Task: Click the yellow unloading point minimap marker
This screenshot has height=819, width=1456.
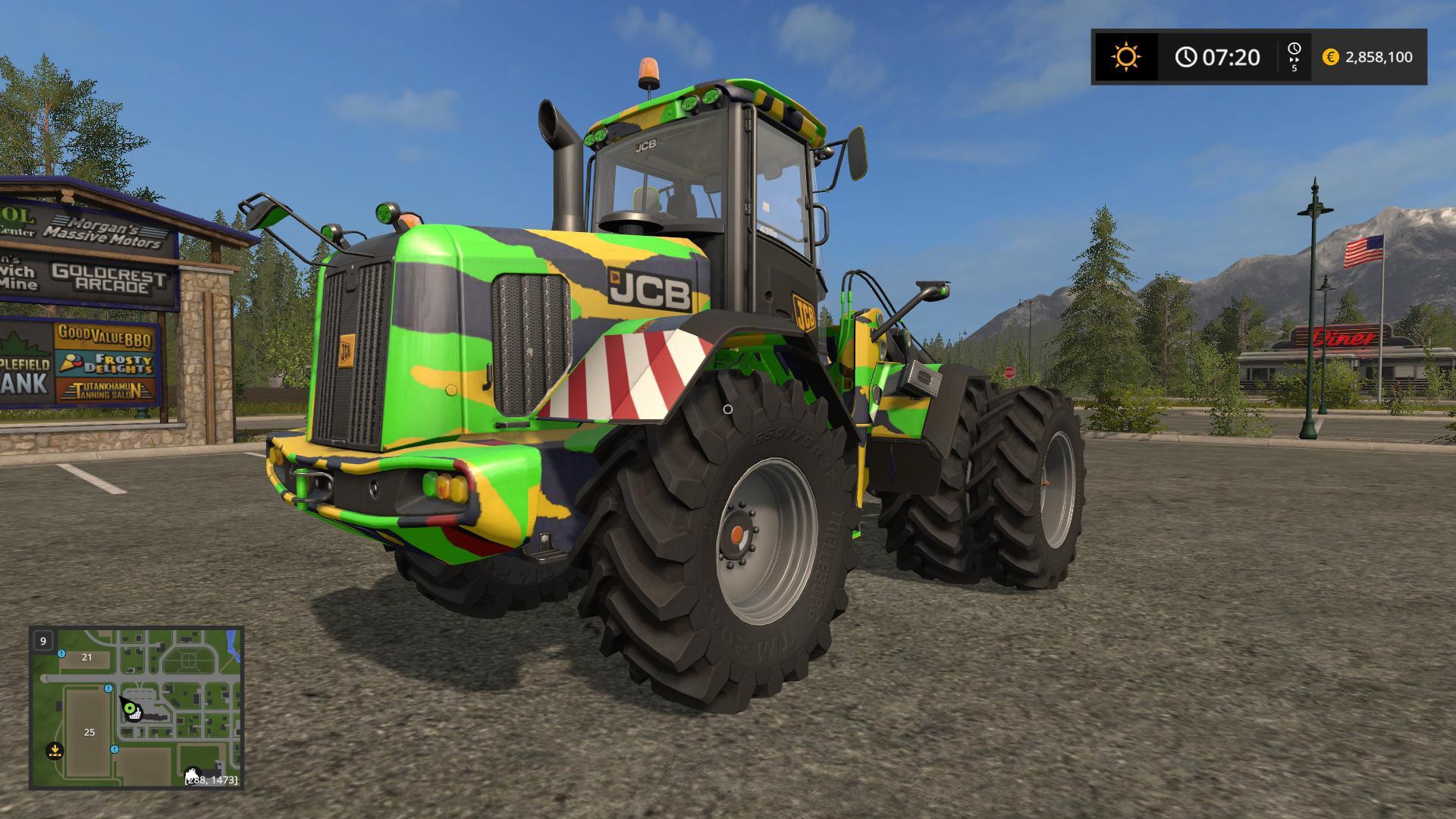Action: coord(55,751)
